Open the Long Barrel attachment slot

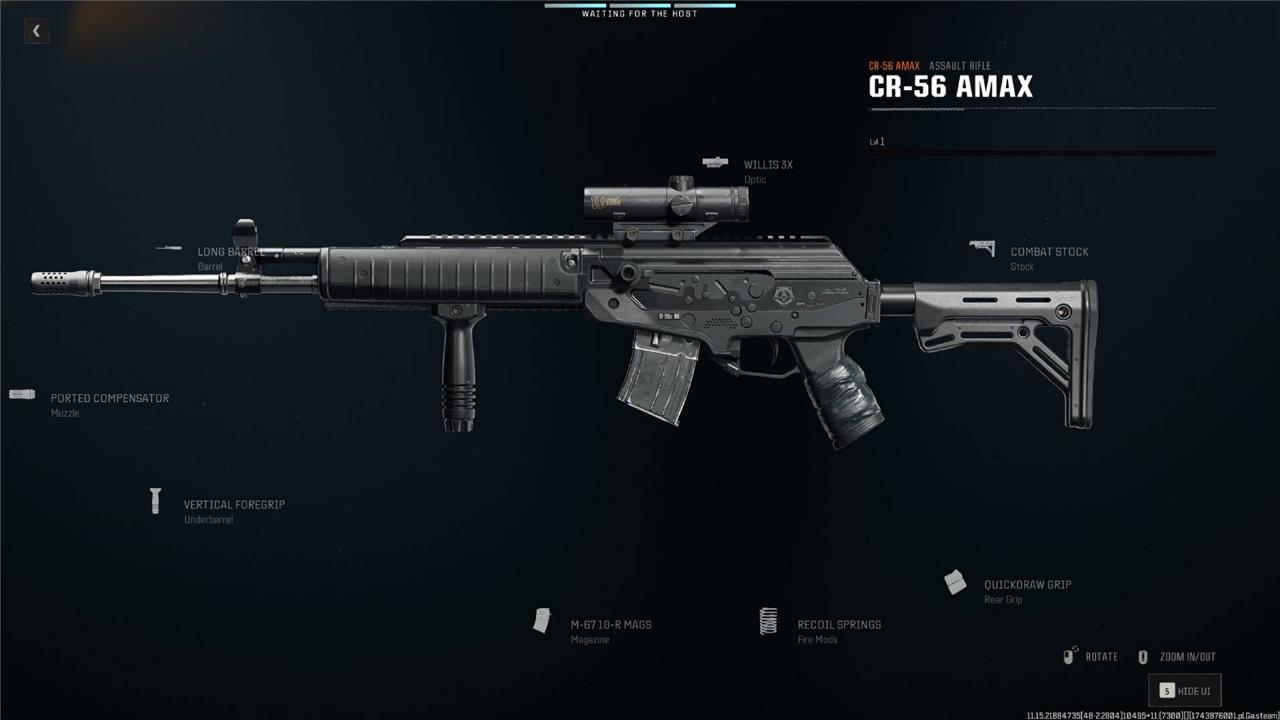point(227,252)
